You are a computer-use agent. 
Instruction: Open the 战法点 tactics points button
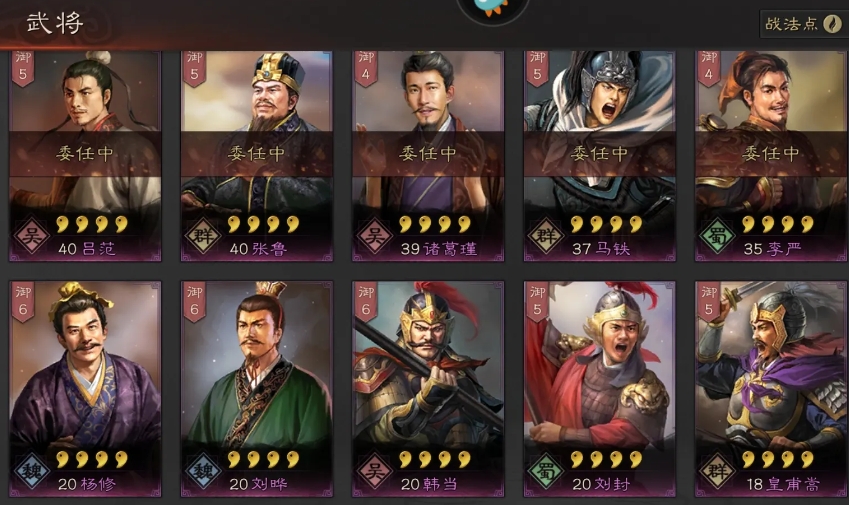click(x=803, y=24)
